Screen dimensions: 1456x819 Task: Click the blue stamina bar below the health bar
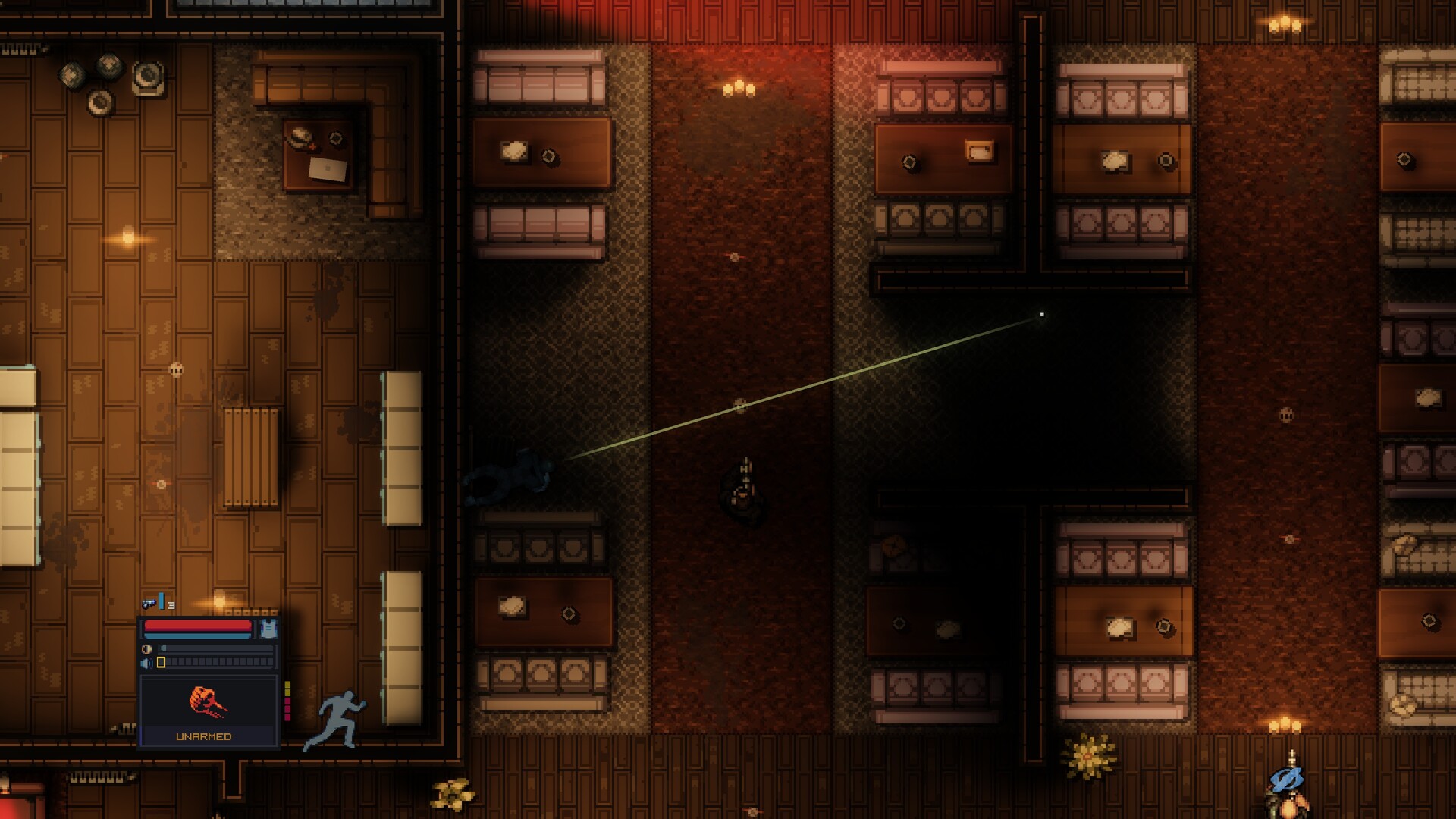click(x=197, y=635)
